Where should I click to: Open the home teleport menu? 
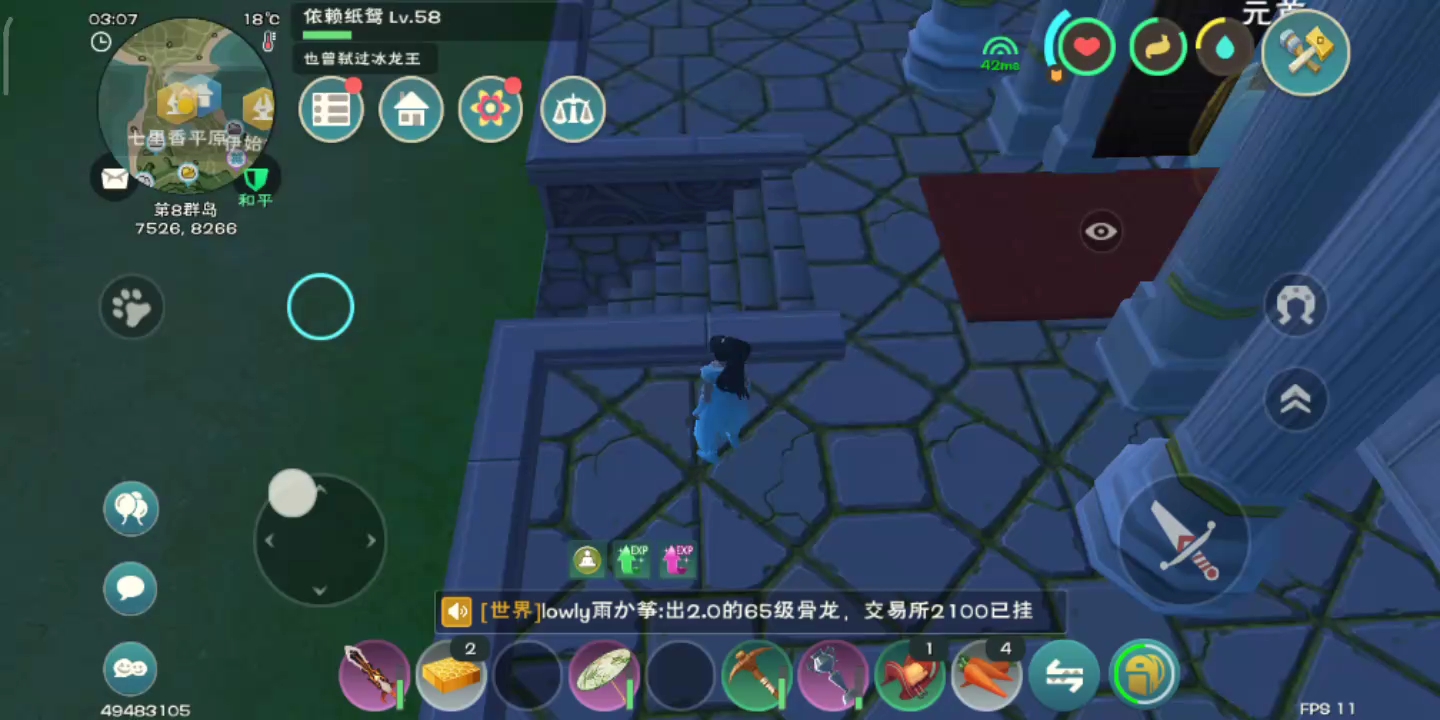click(x=411, y=109)
